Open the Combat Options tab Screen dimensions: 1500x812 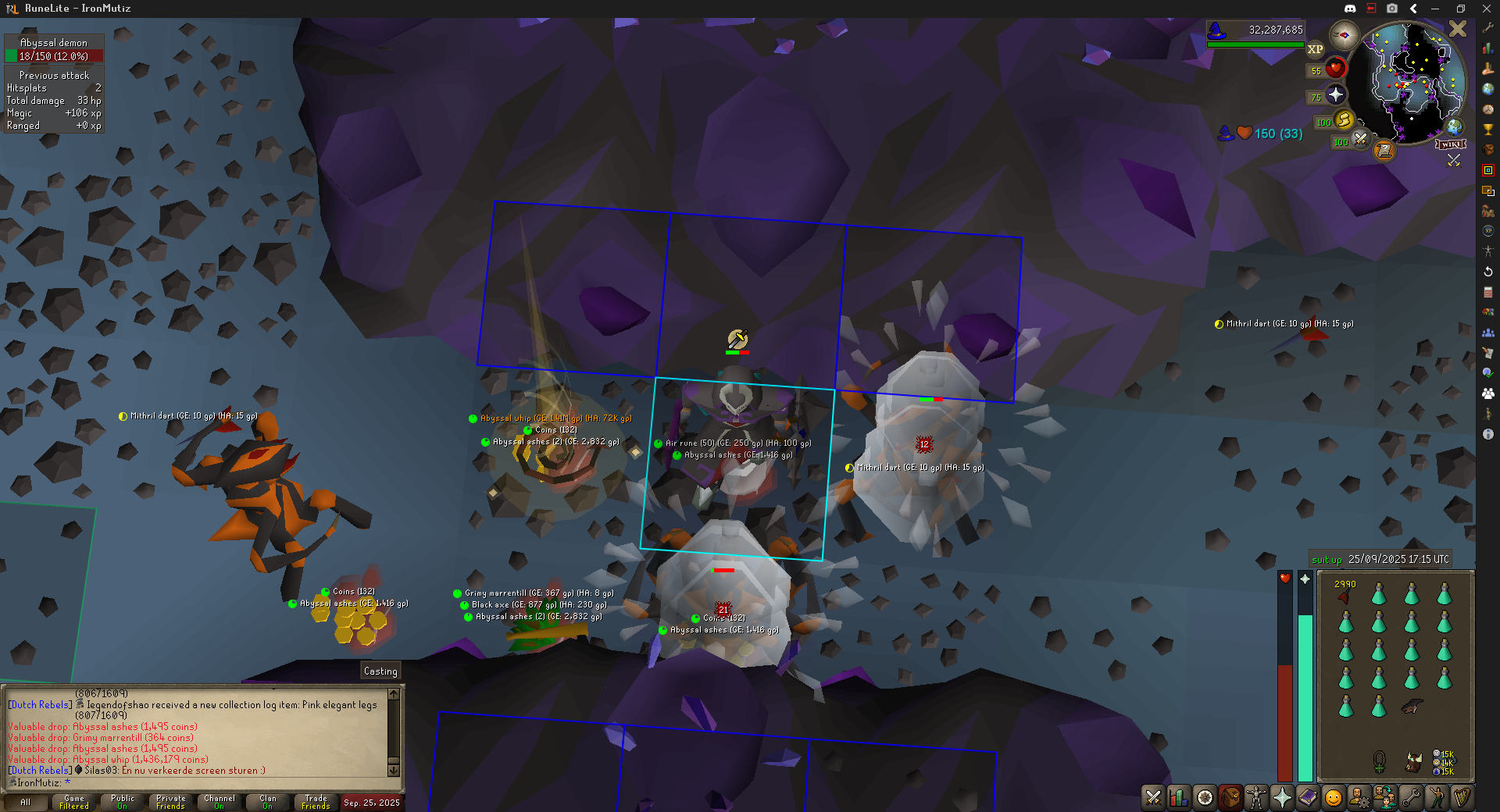(1153, 797)
